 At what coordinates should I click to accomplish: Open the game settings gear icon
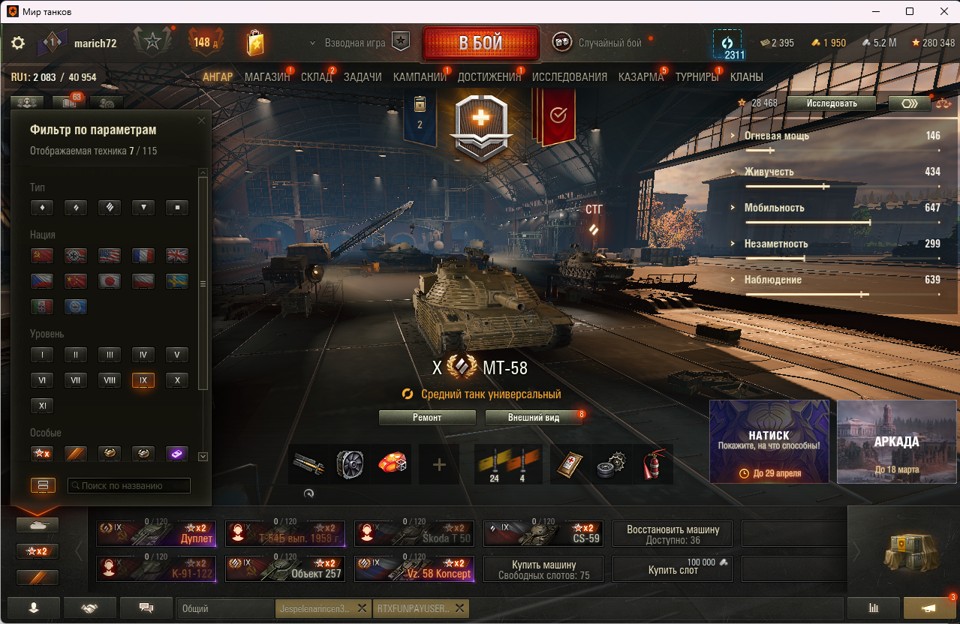(x=17, y=43)
